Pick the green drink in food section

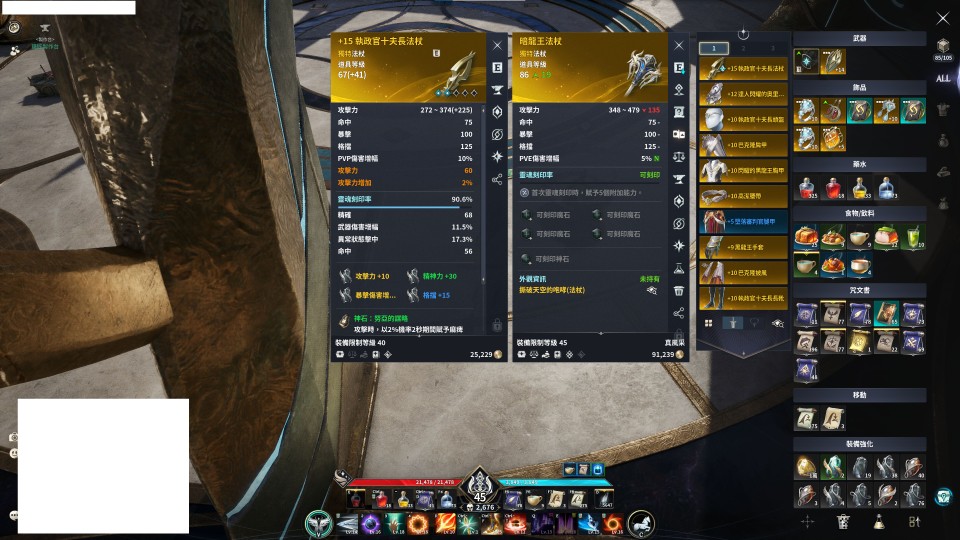pyautogui.click(x=912, y=237)
